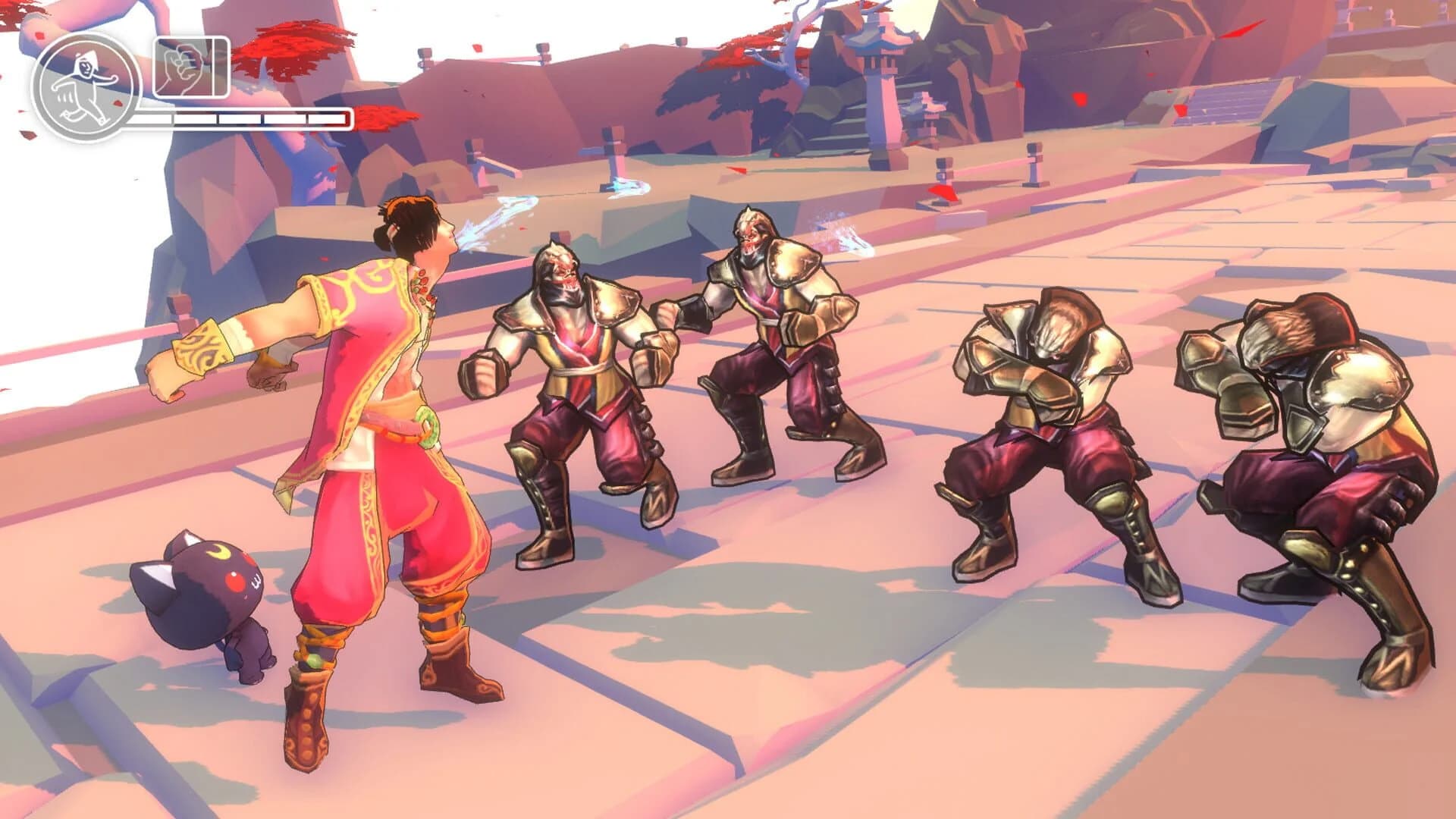Select the fist attack ability icon
1456x819 pixels.
pyautogui.click(x=190, y=67)
